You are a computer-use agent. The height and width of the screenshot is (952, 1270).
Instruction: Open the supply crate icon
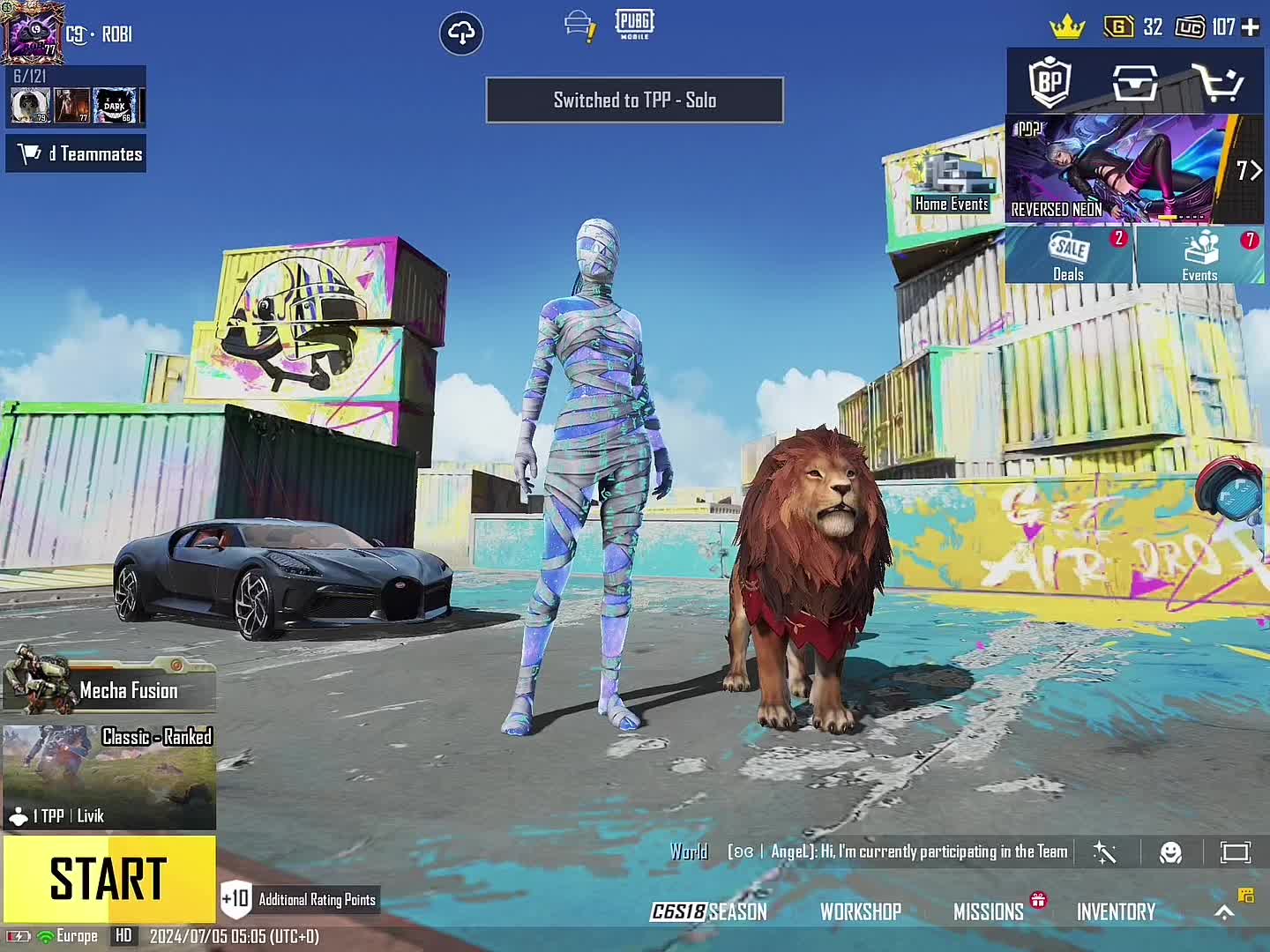pos(1134,83)
